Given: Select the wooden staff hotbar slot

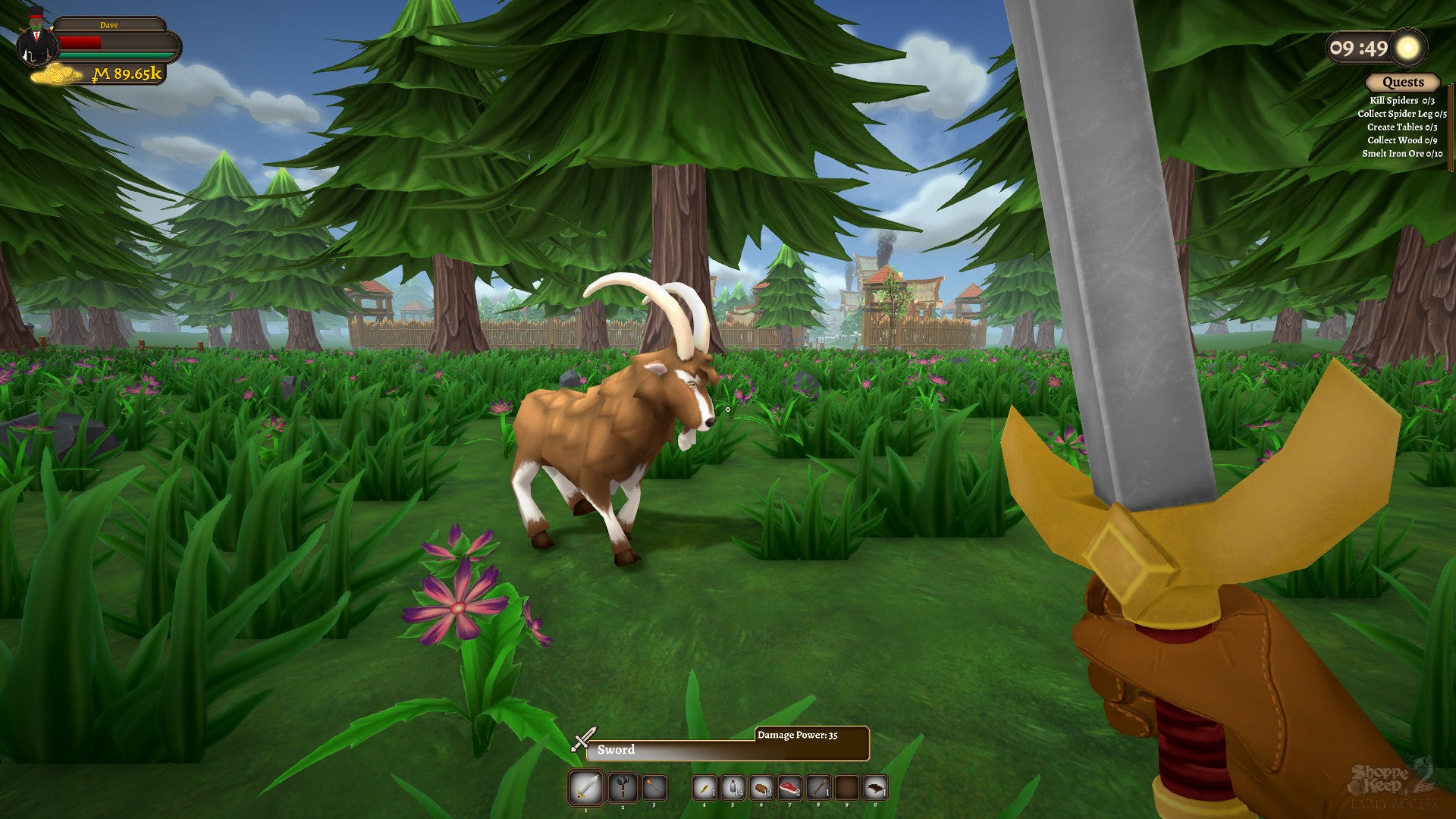Looking at the screenshot, I should coord(819,788).
